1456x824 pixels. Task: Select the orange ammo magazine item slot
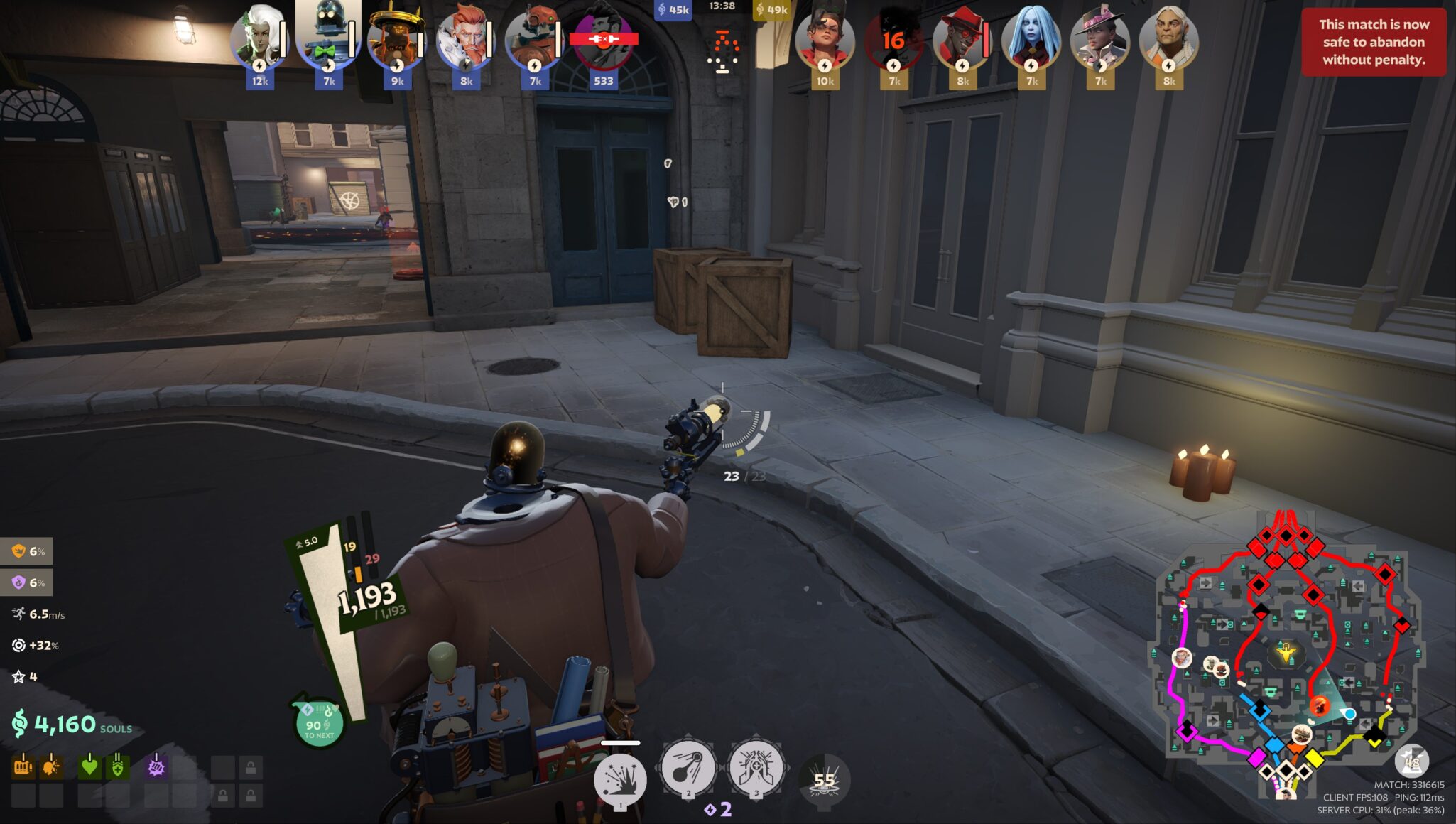pyautogui.click(x=23, y=767)
